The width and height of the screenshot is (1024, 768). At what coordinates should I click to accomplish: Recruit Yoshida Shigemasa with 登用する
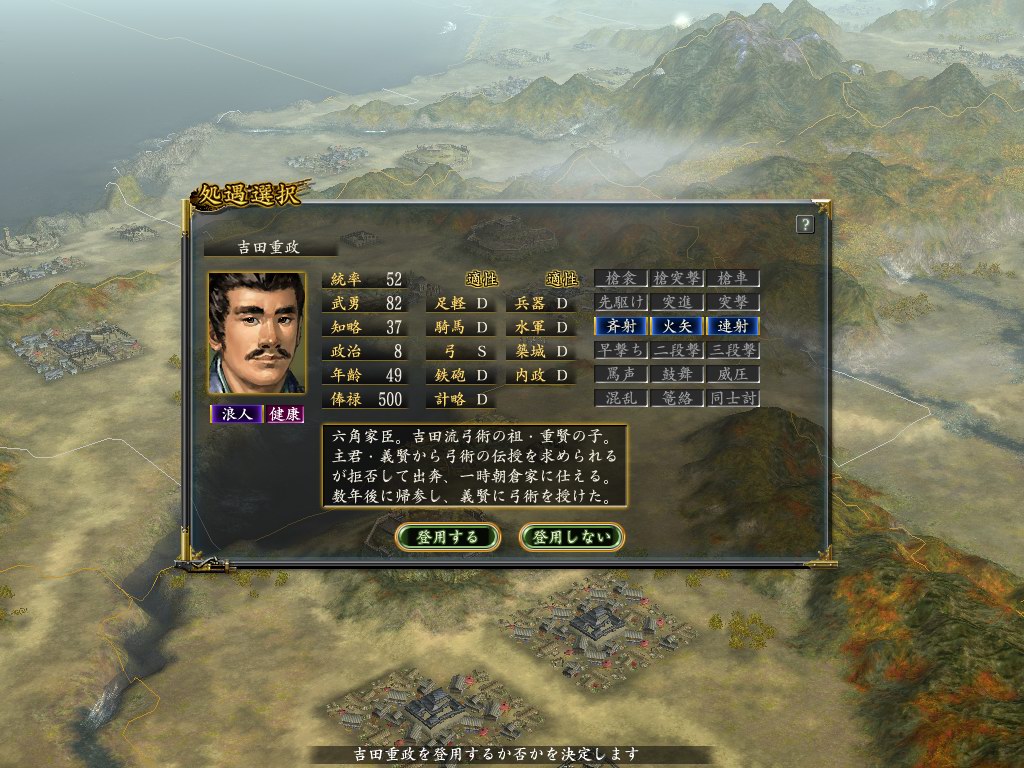(448, 537)
